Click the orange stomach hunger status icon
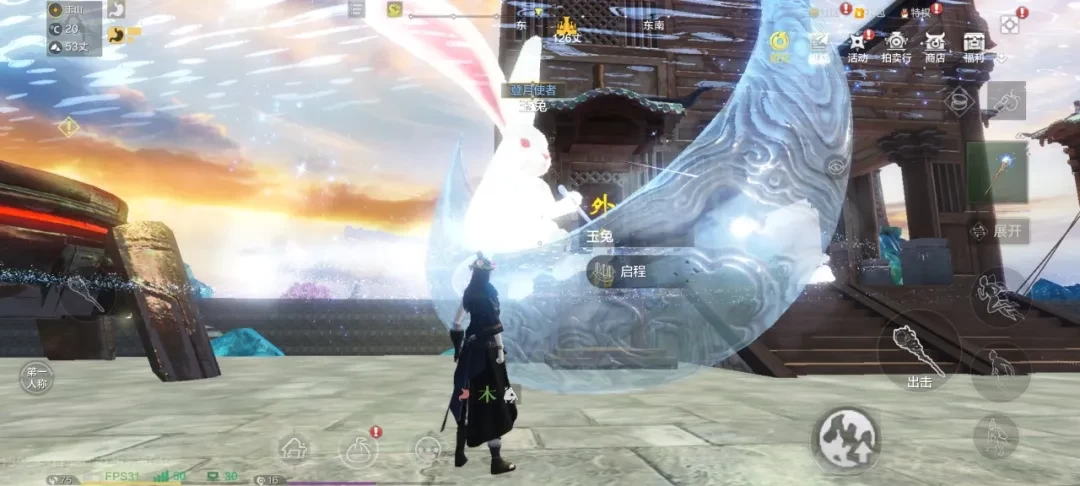Image resolution: width=1080 pixels, height=486 pixels. [x=117, y=36]
